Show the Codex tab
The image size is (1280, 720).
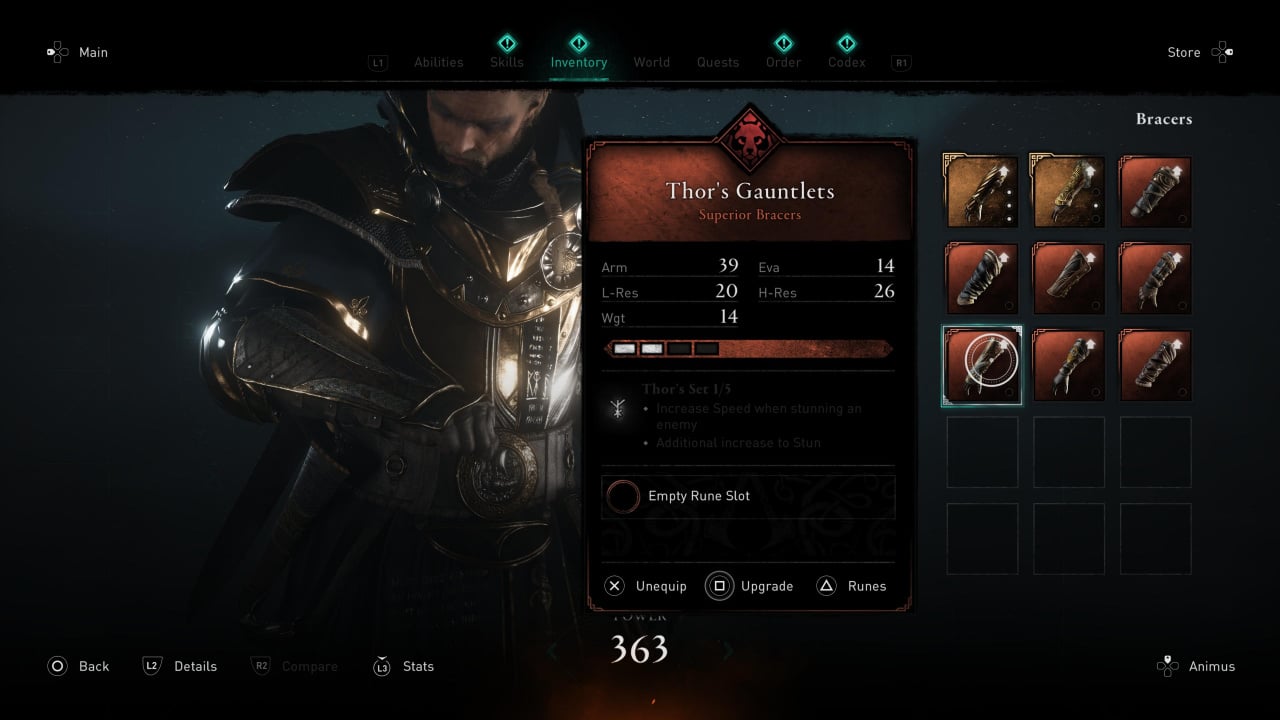pos(846,62)
